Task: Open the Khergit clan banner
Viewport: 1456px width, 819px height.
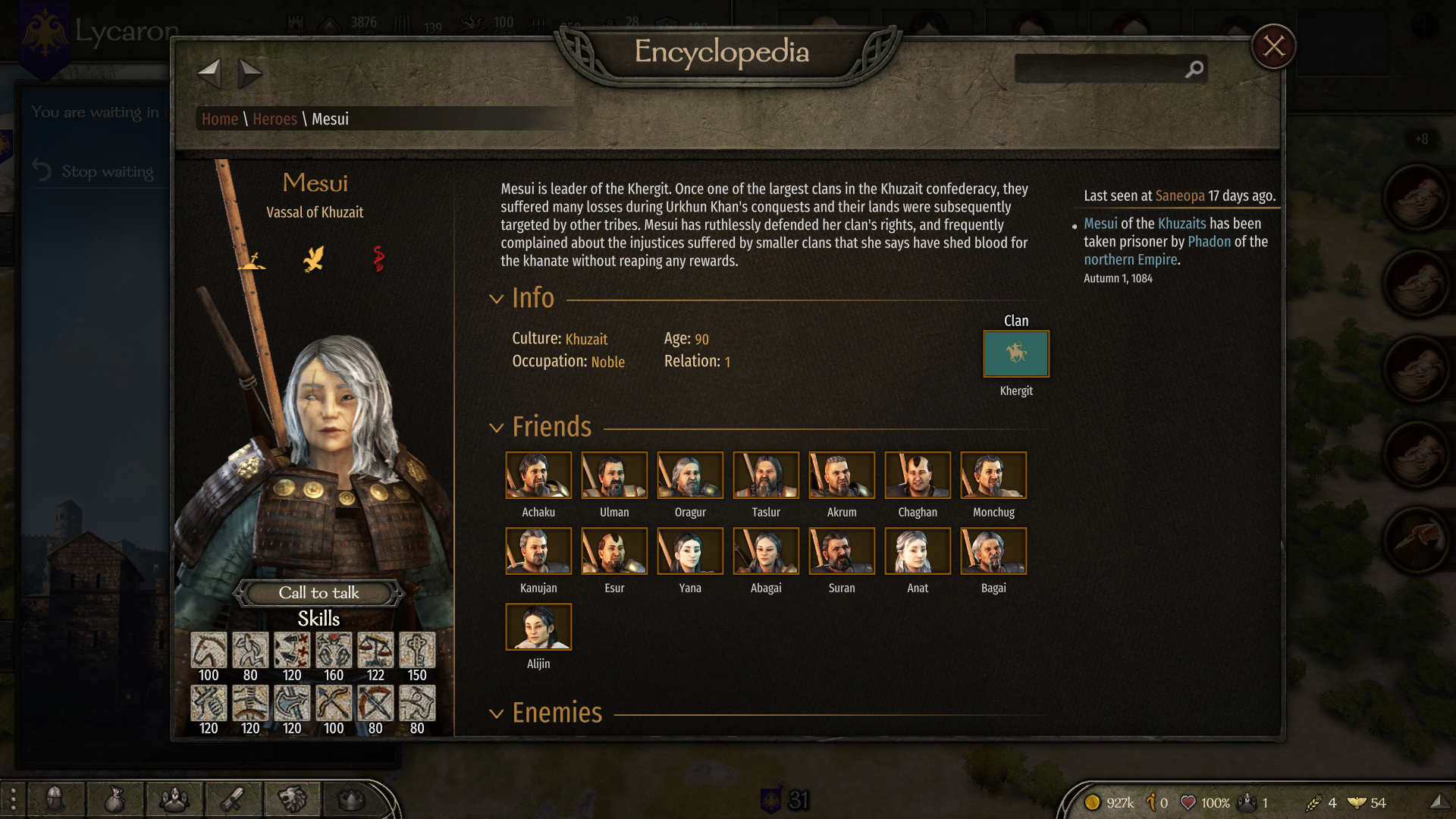Action: click(1016, 353)
